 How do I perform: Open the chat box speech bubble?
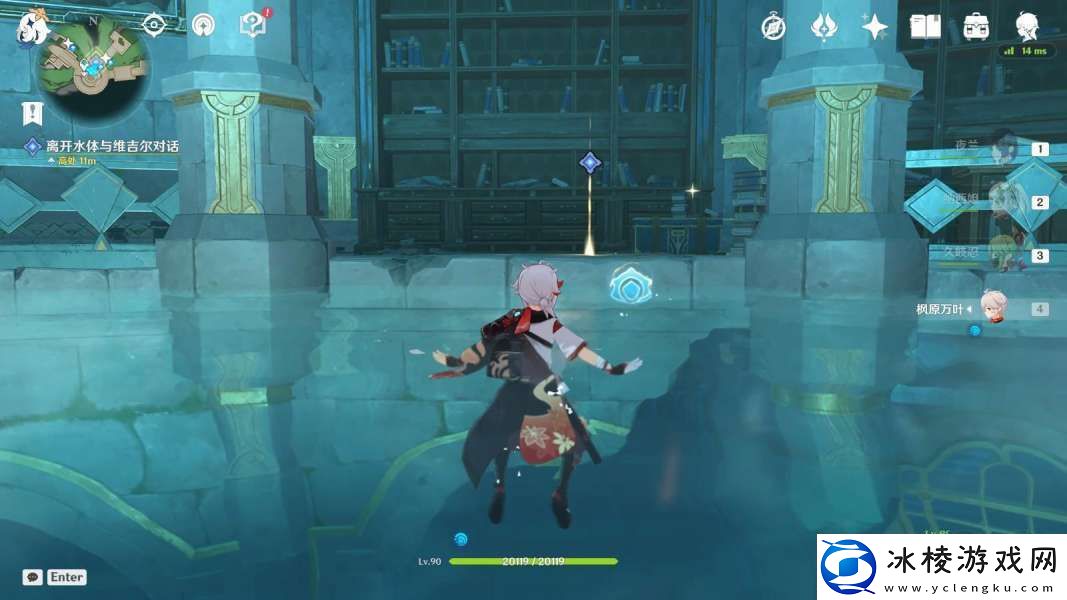(33, 577)
